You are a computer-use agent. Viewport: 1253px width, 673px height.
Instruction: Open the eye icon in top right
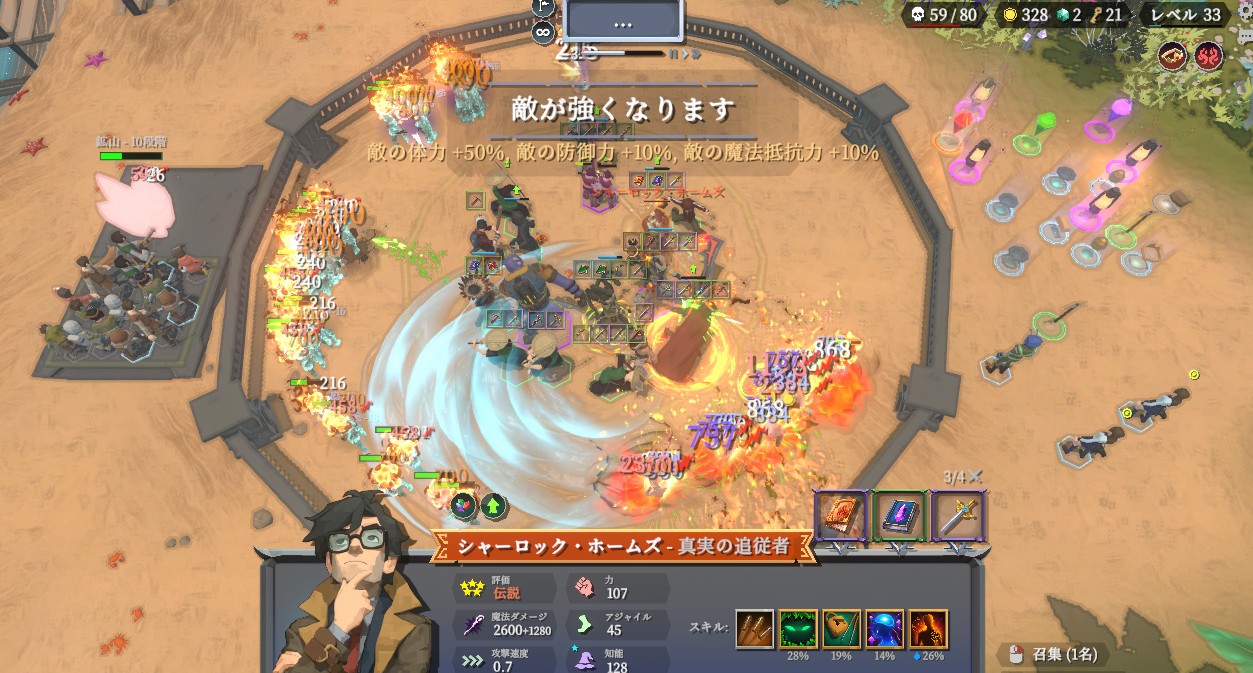click(1173, 56)
